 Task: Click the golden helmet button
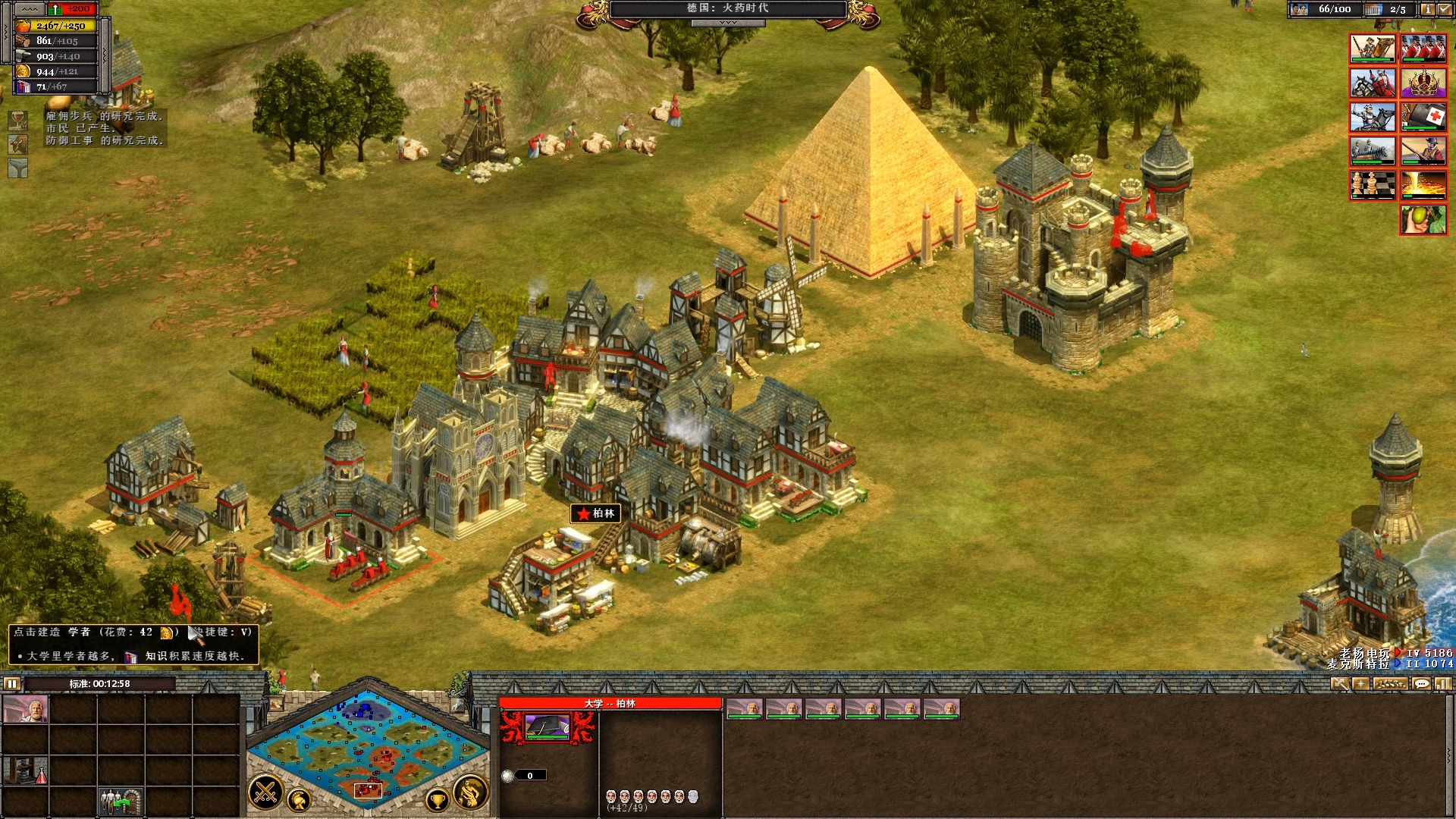point(300,800)
